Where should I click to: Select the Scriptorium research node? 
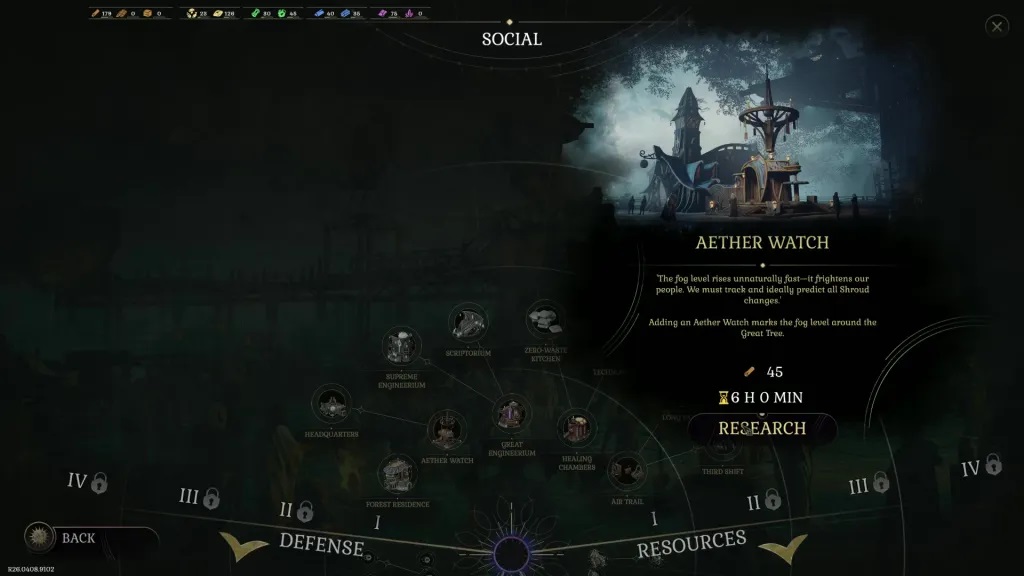tap(468, 322)
